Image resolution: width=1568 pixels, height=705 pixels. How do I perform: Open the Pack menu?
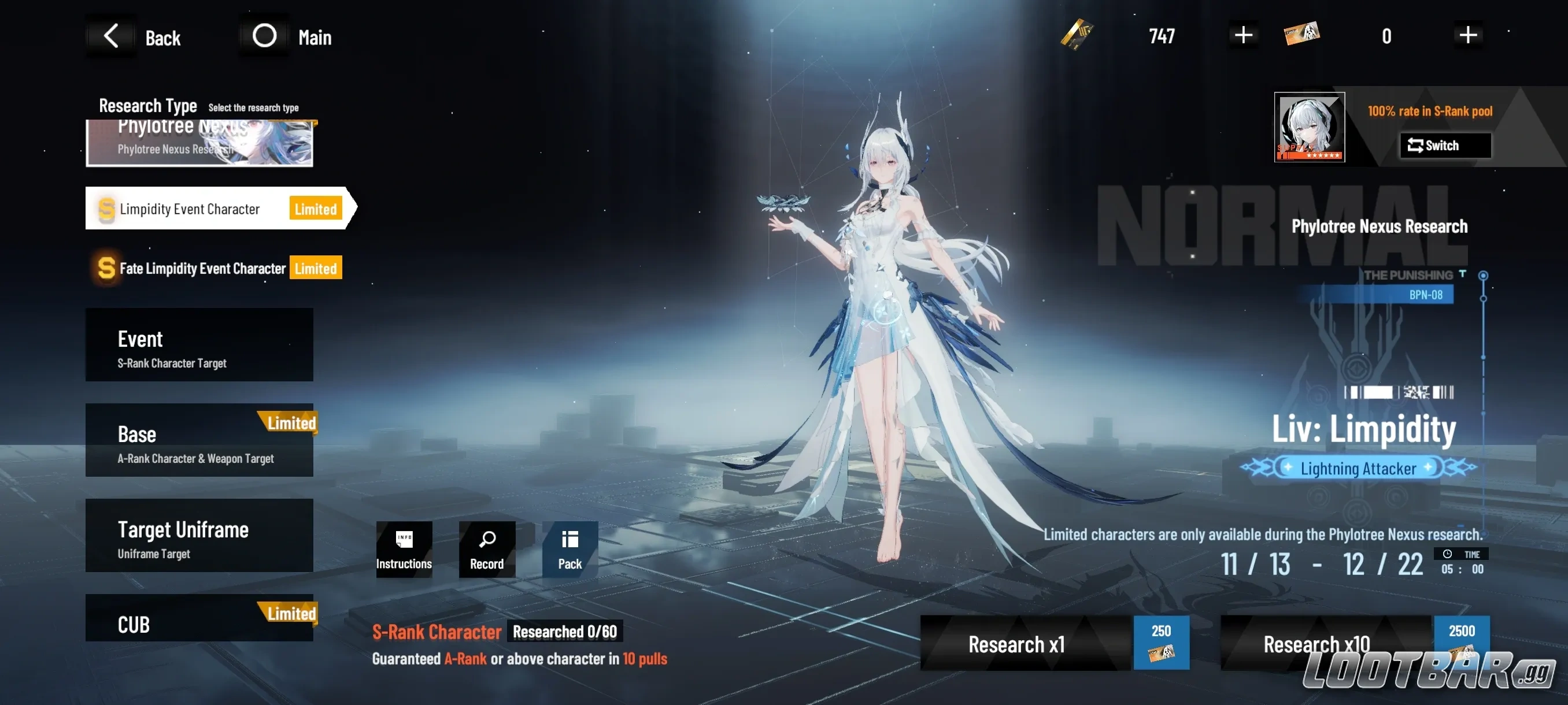[x=569, y=548]
